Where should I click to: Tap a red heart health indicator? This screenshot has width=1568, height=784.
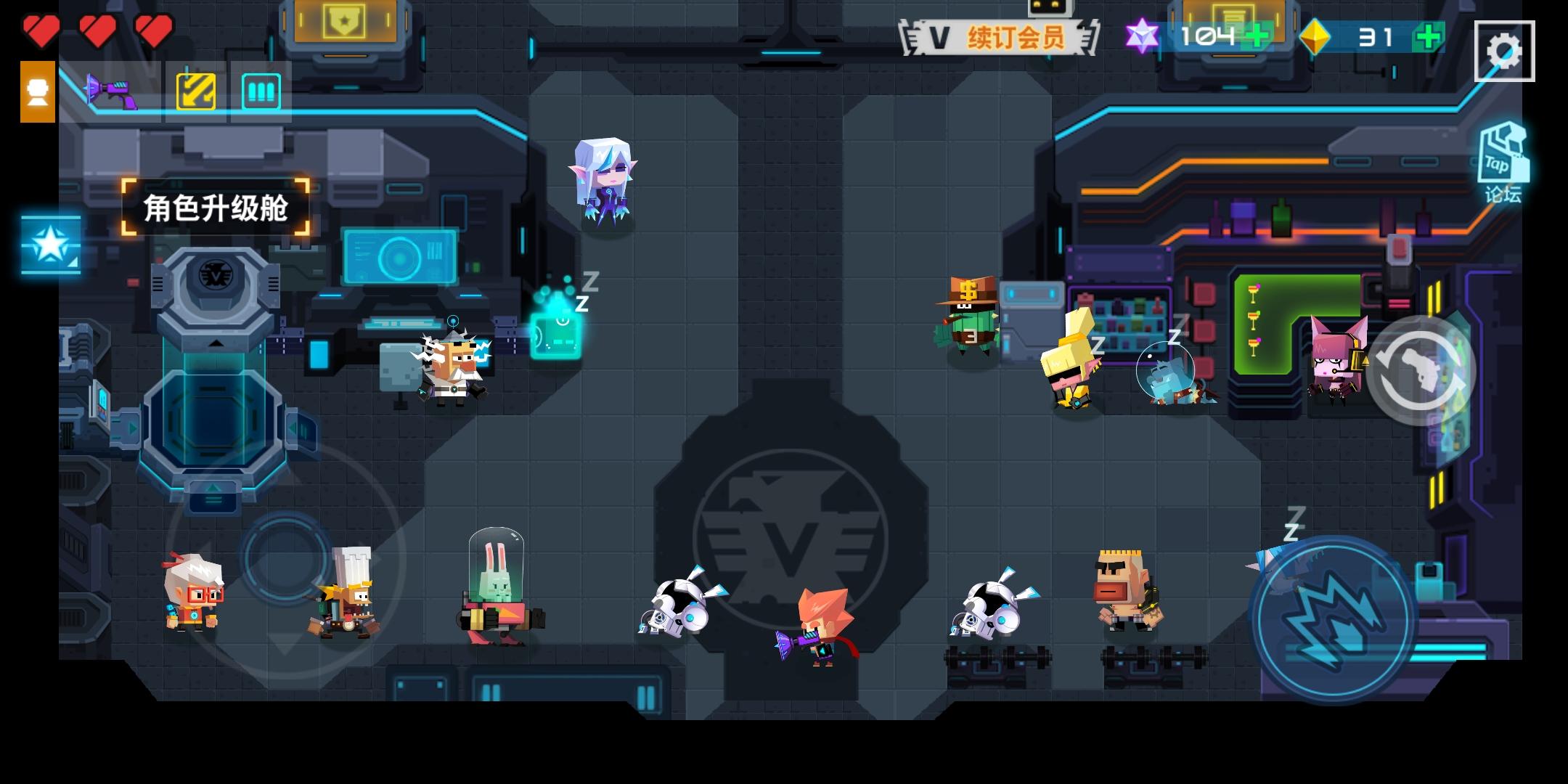(42, 30)
